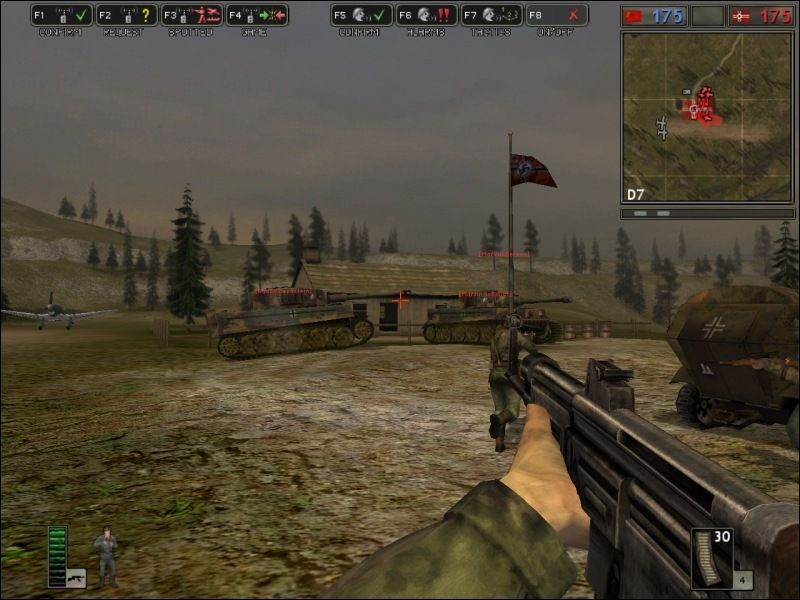Screen dimensions: 800x600
Task: Click the red control point marker on minimap
Action: [705, 104]
